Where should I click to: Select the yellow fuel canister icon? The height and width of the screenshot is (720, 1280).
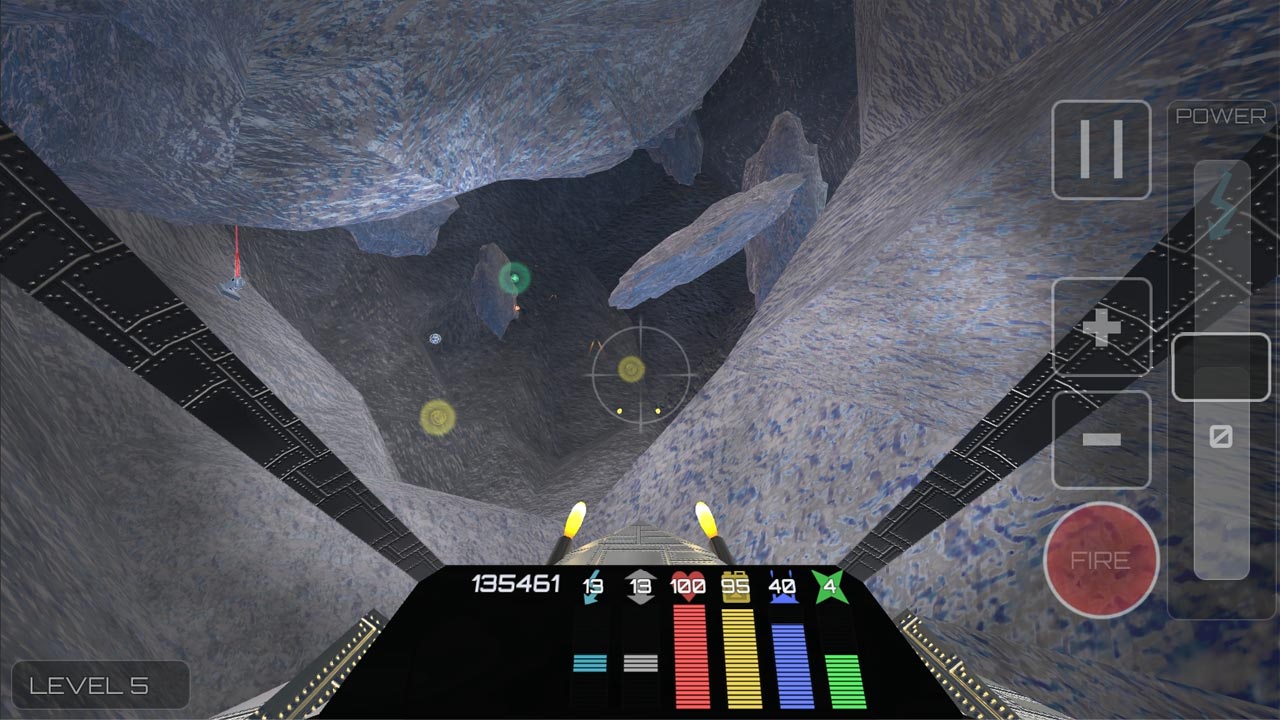coord(736,586)
